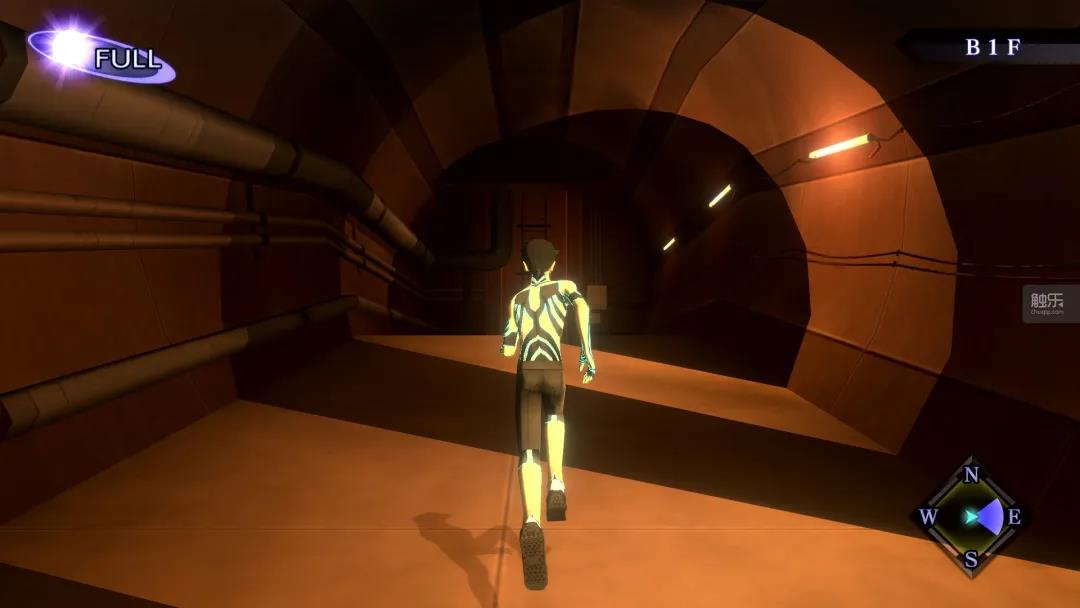Click the 触乐 watermark logo
Screen dimensions: 1080x608
[1047, 302]
